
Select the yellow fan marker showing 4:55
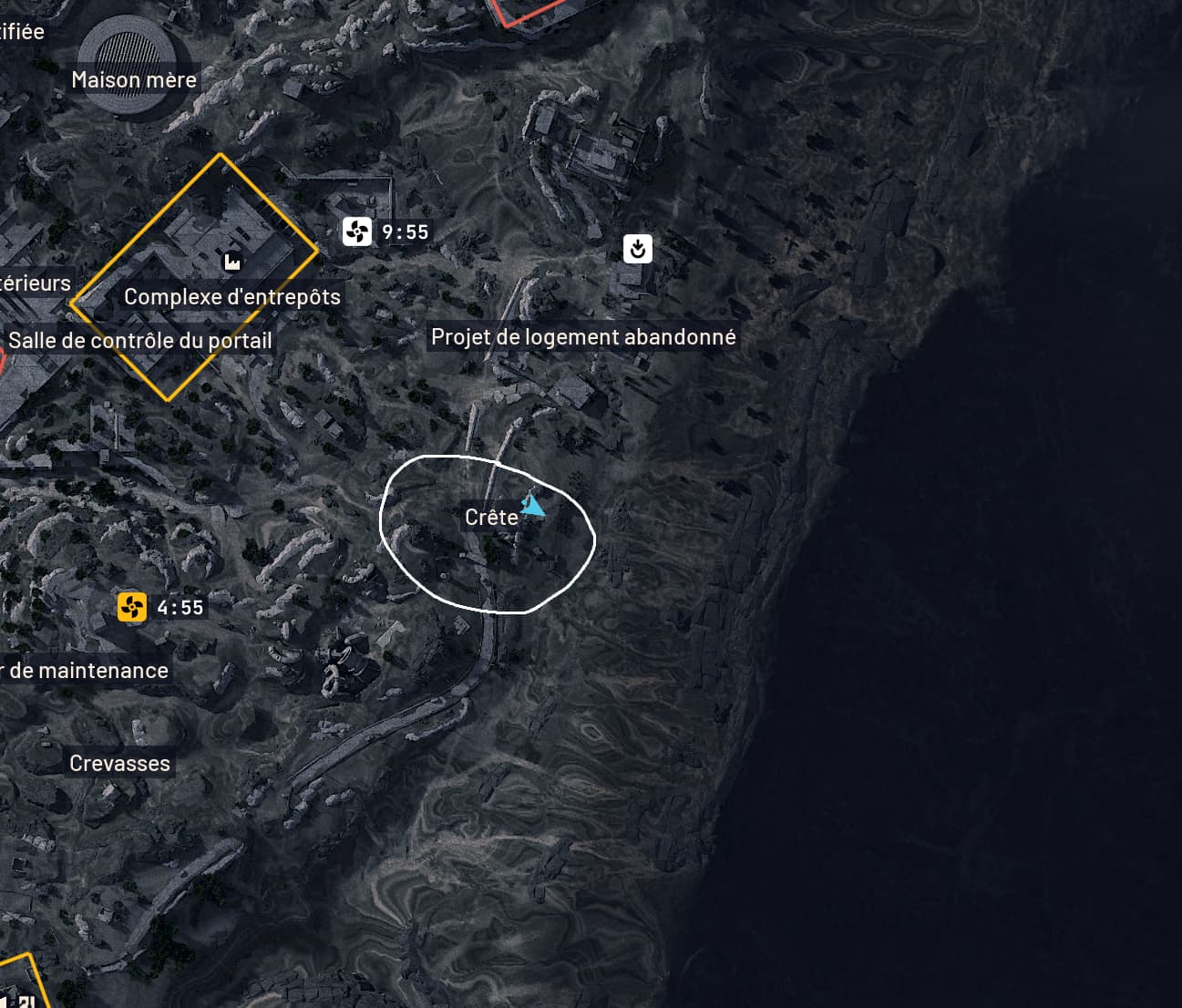click(x=132, y=607)
